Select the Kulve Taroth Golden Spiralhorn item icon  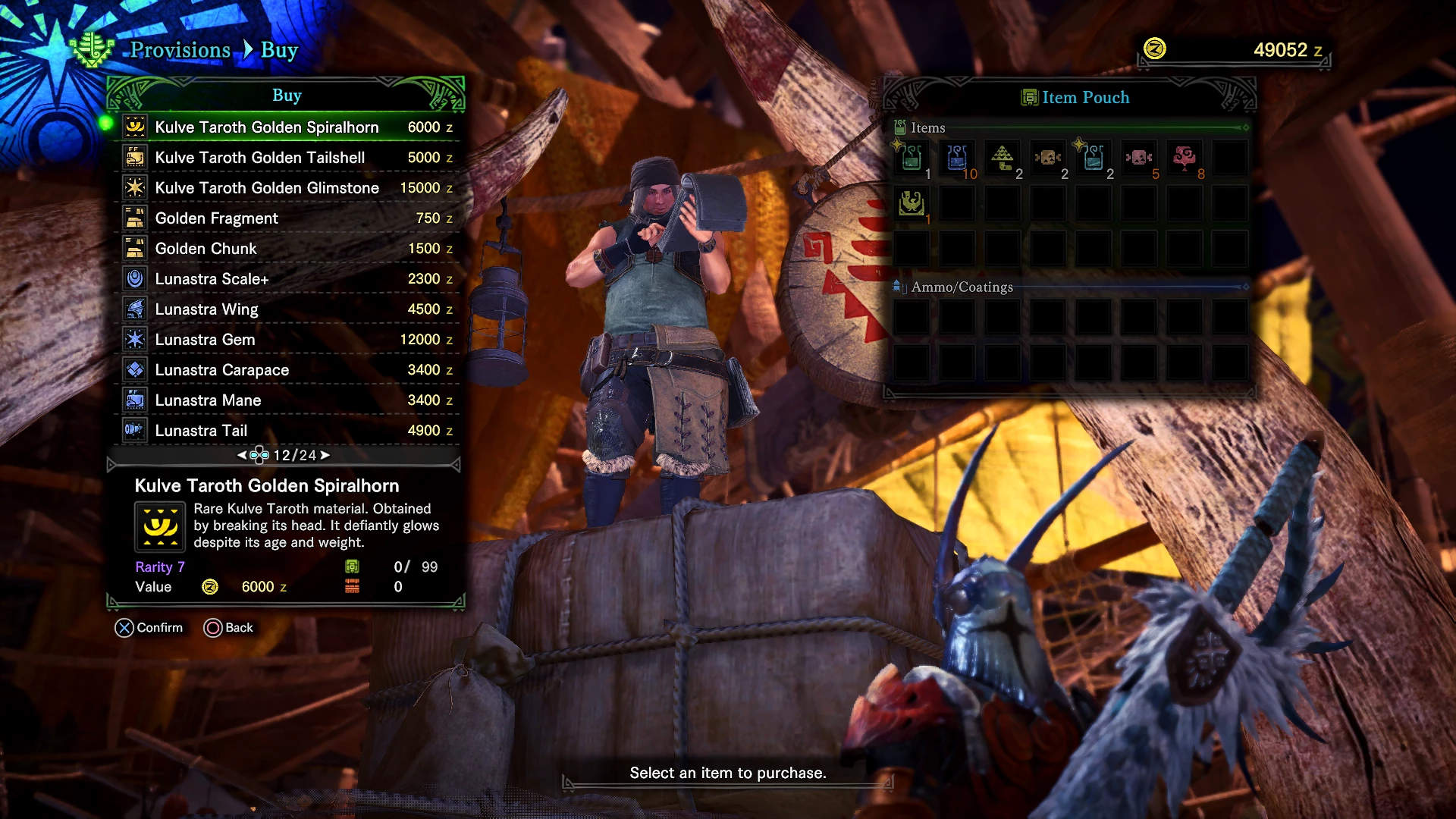134,127
